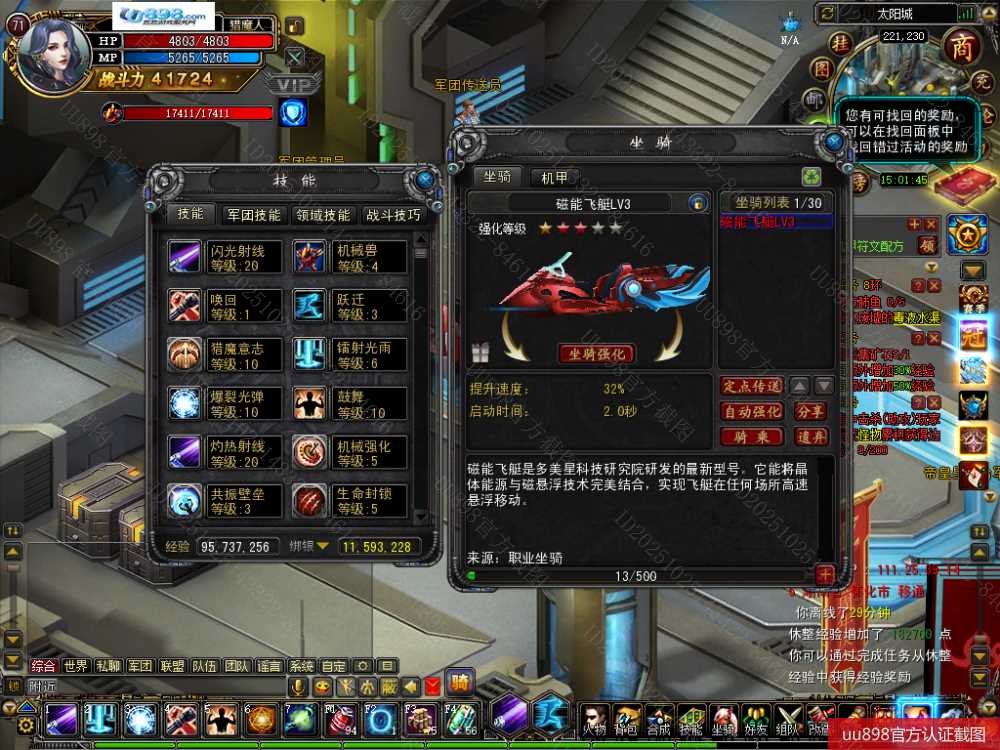This screenshot has height=750, width=1000.
Task: Select the 爆裂光弹 skill icon
Action: coord(185,404)
